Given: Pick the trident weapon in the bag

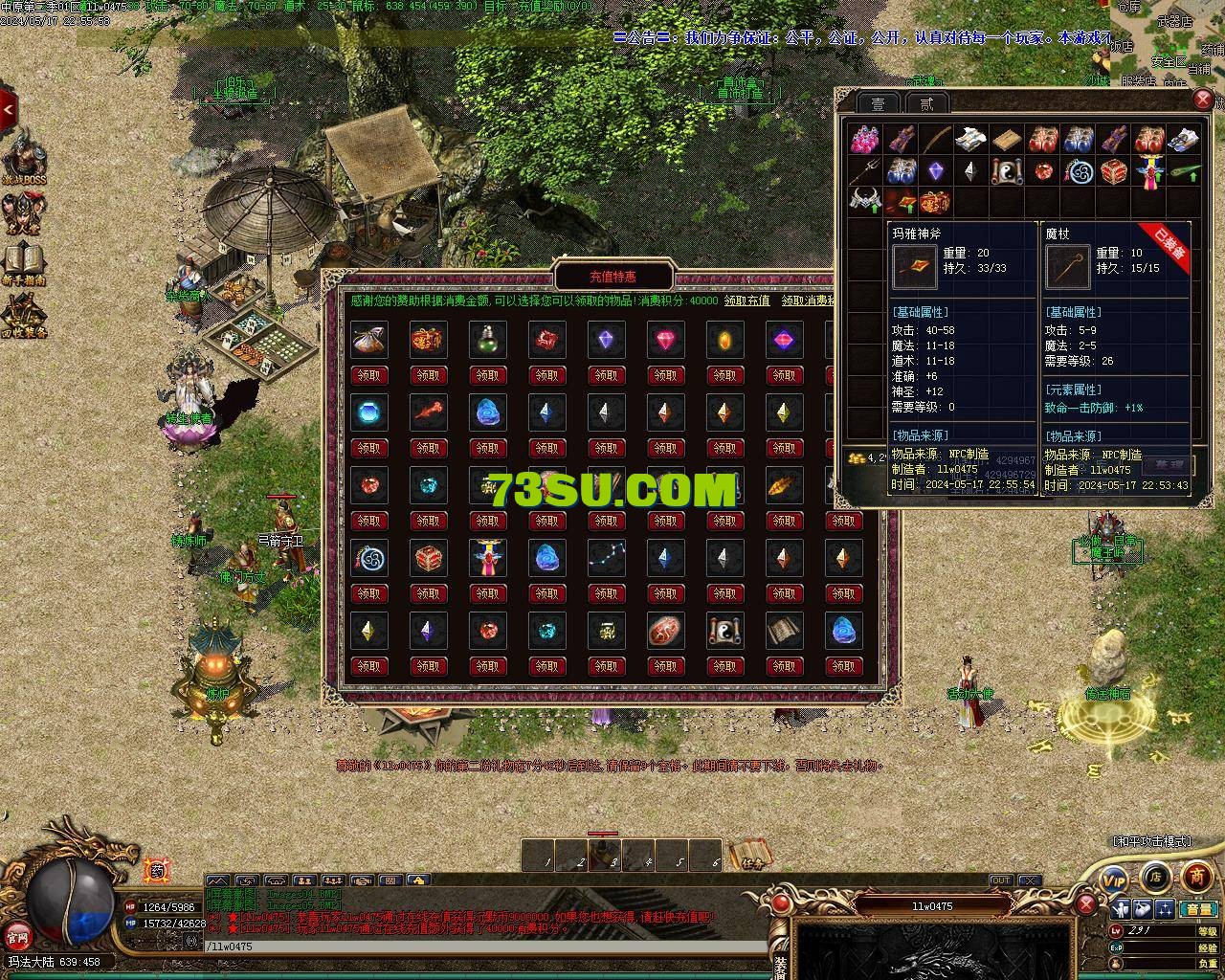Looking at the screenshot, I should coord(866,172).
